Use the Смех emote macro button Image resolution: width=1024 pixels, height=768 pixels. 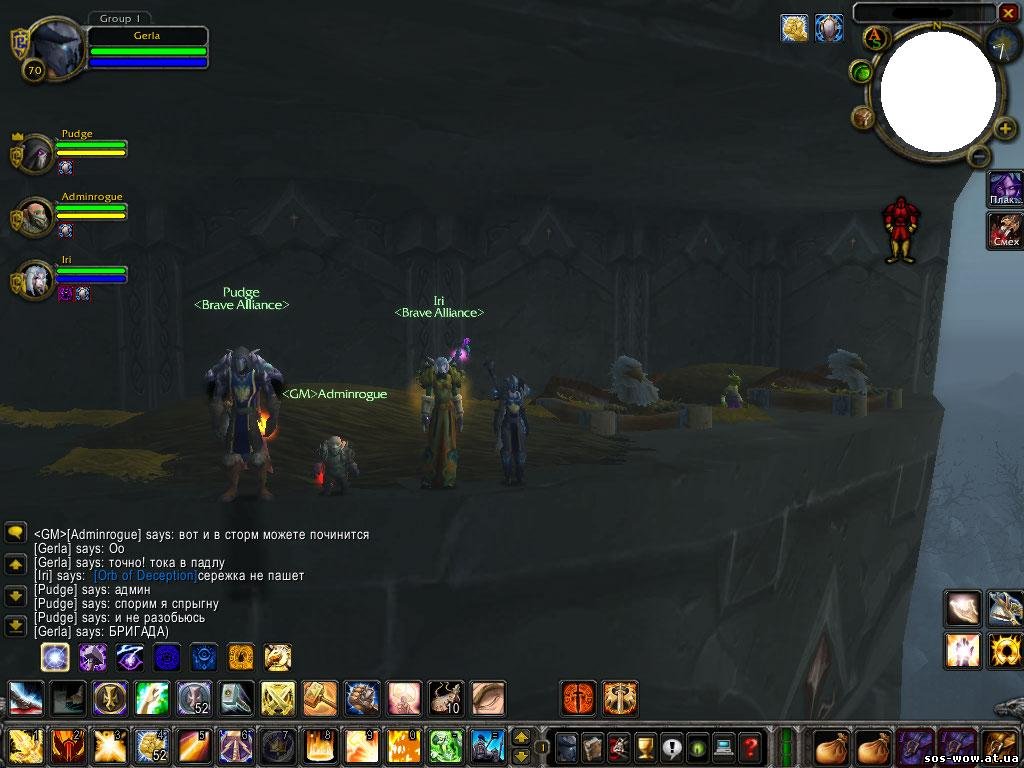coord(1005,230)
